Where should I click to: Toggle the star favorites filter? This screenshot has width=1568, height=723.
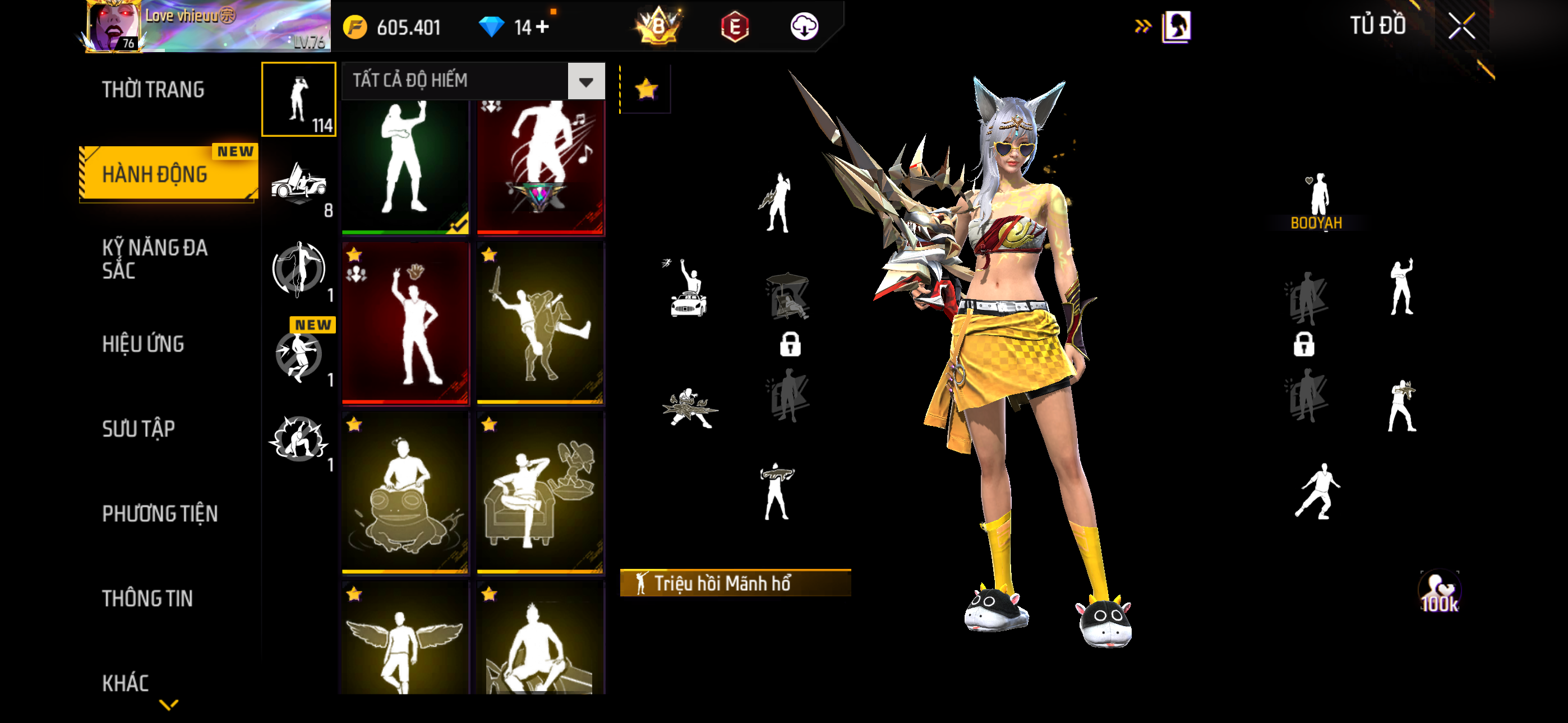click(x=646, y=90)
